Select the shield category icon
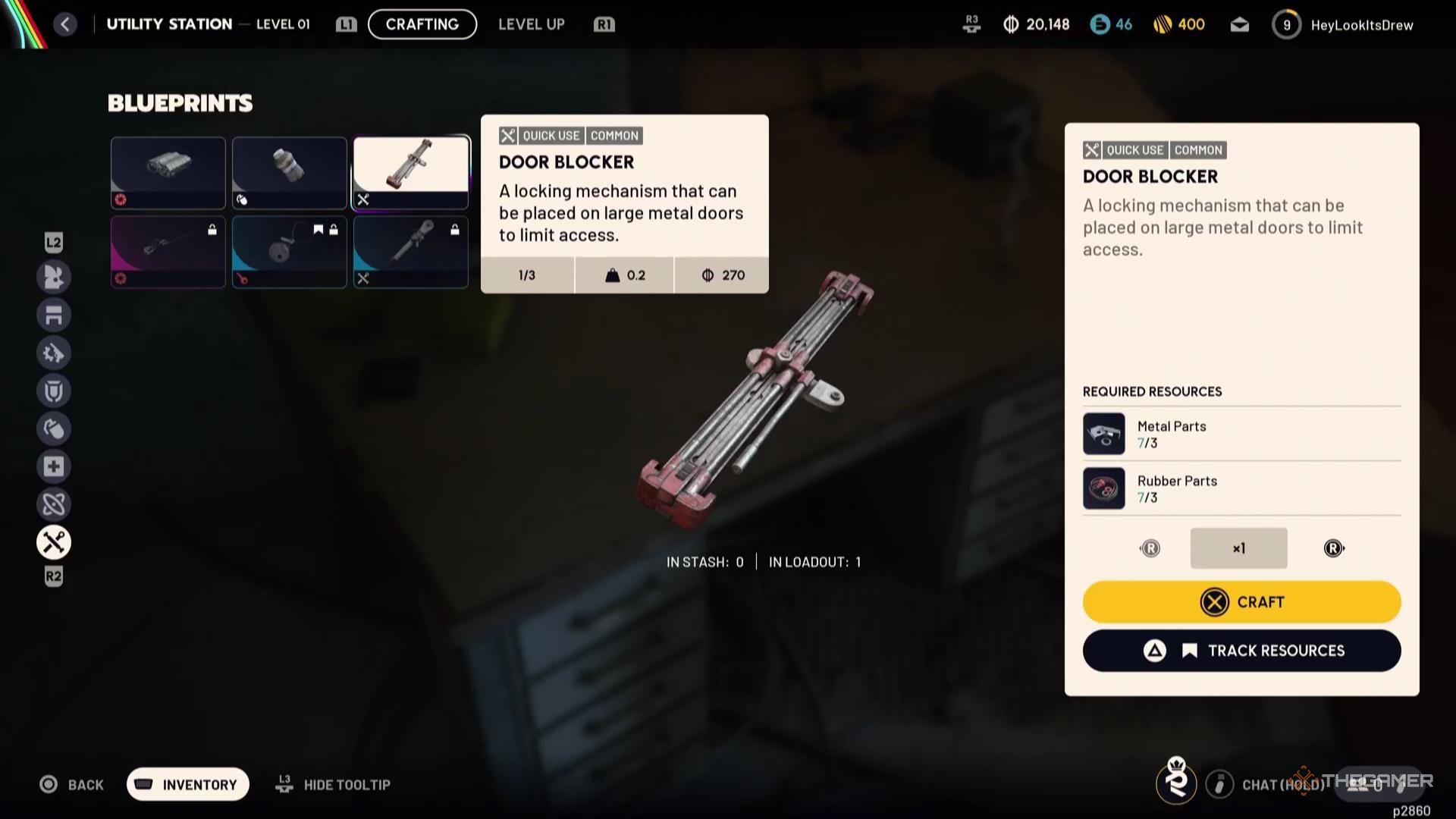 tap(54, 391)
